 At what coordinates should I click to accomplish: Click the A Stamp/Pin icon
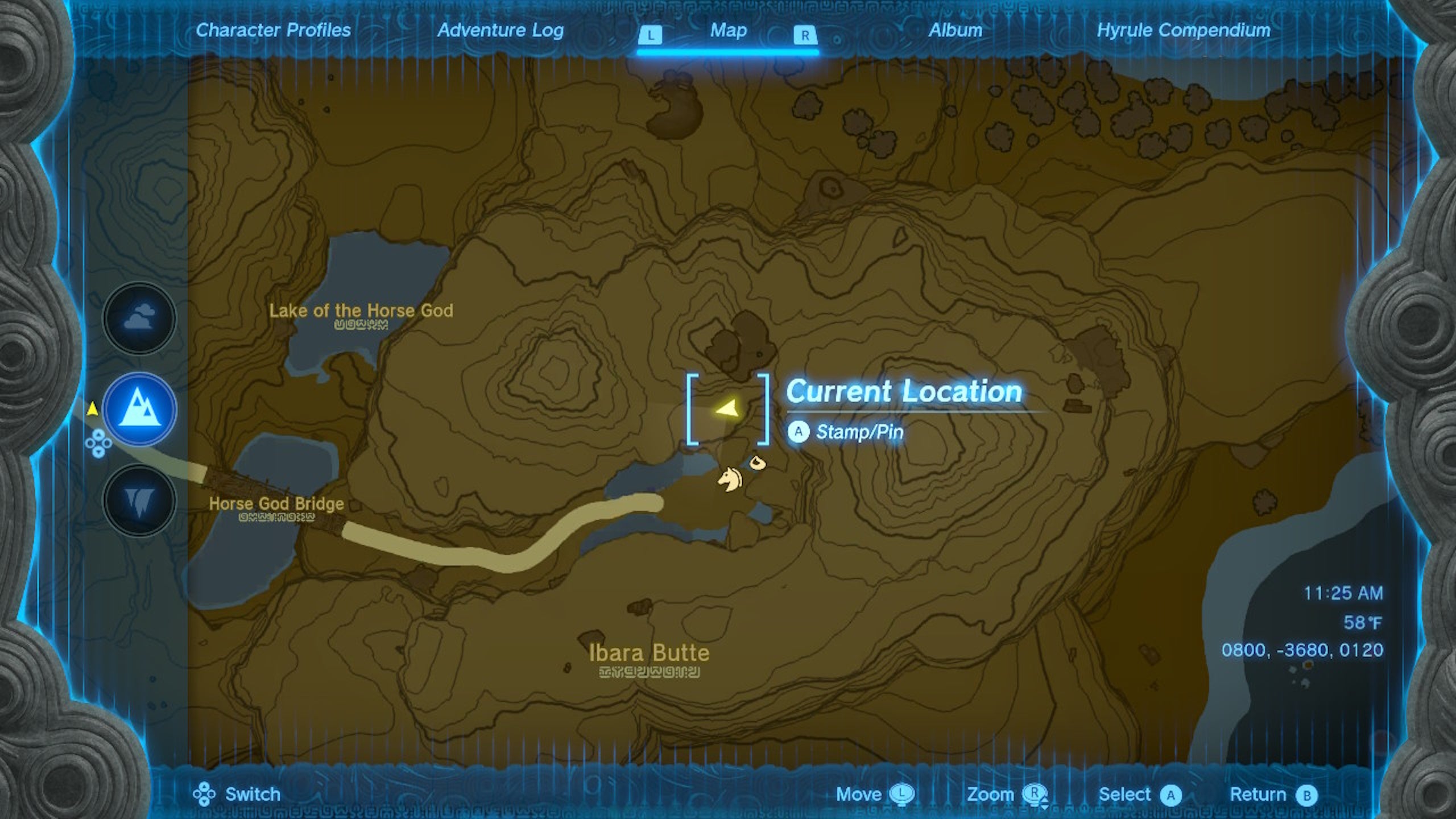pos(799,431)
